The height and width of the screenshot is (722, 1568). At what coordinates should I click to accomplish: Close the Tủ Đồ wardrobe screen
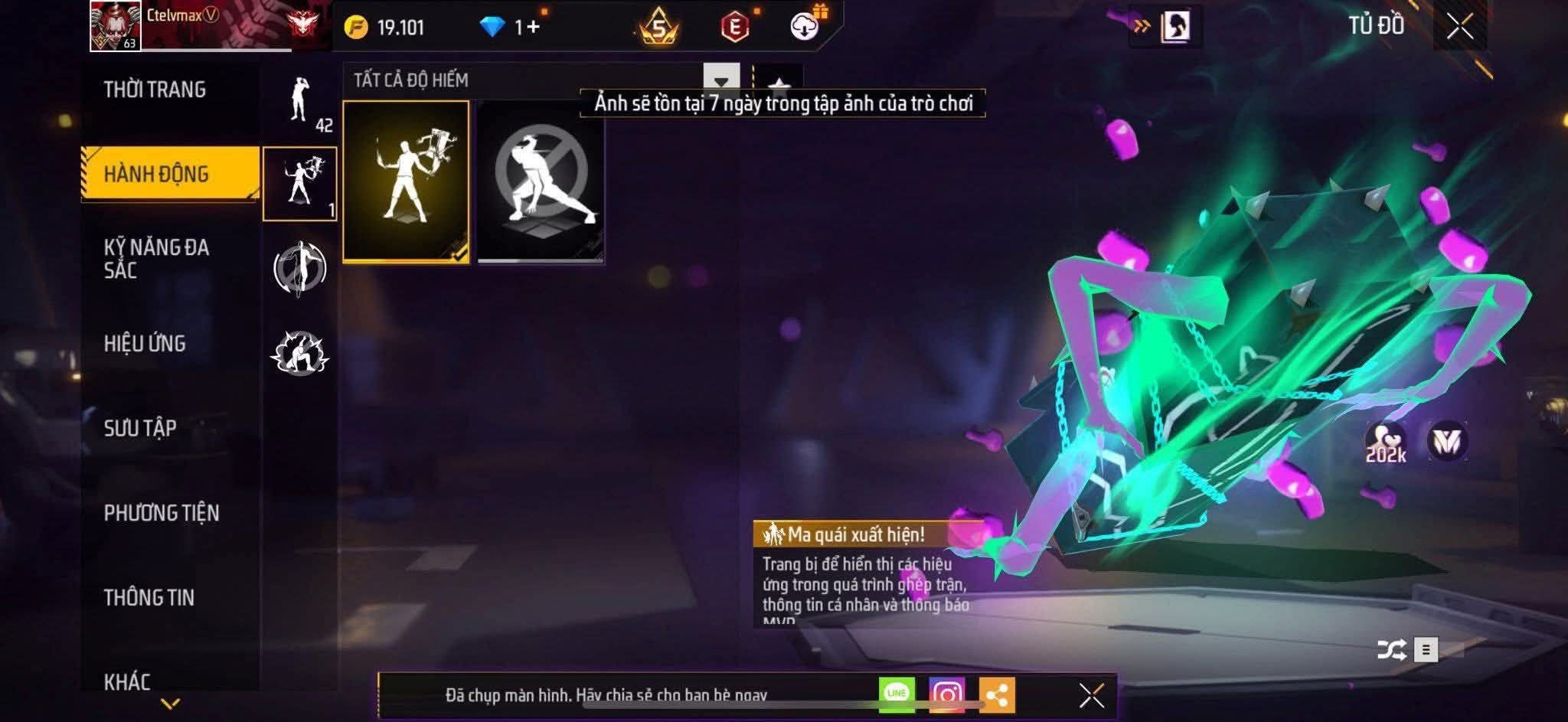[1459, 27]
